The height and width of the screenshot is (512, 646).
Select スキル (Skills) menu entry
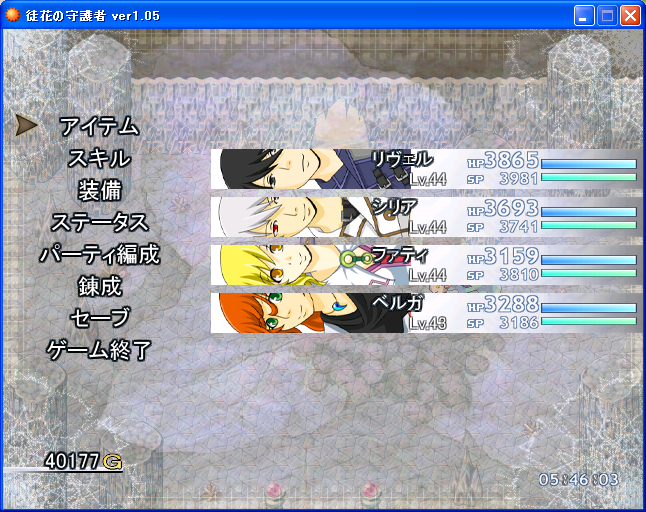pos(99,159)
